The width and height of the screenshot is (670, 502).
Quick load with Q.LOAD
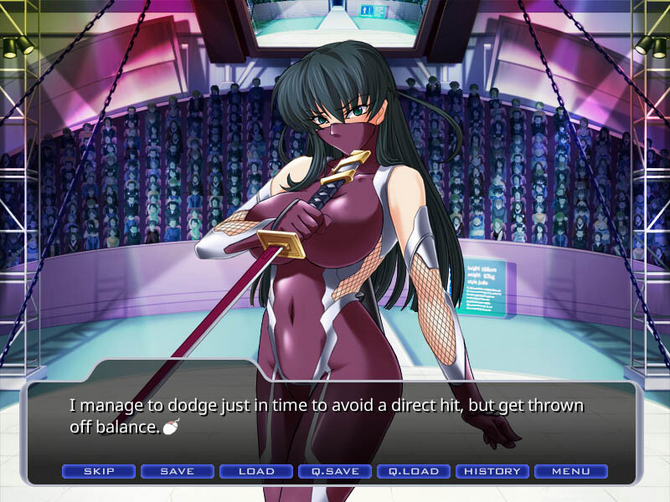click(x=413, y=471)
